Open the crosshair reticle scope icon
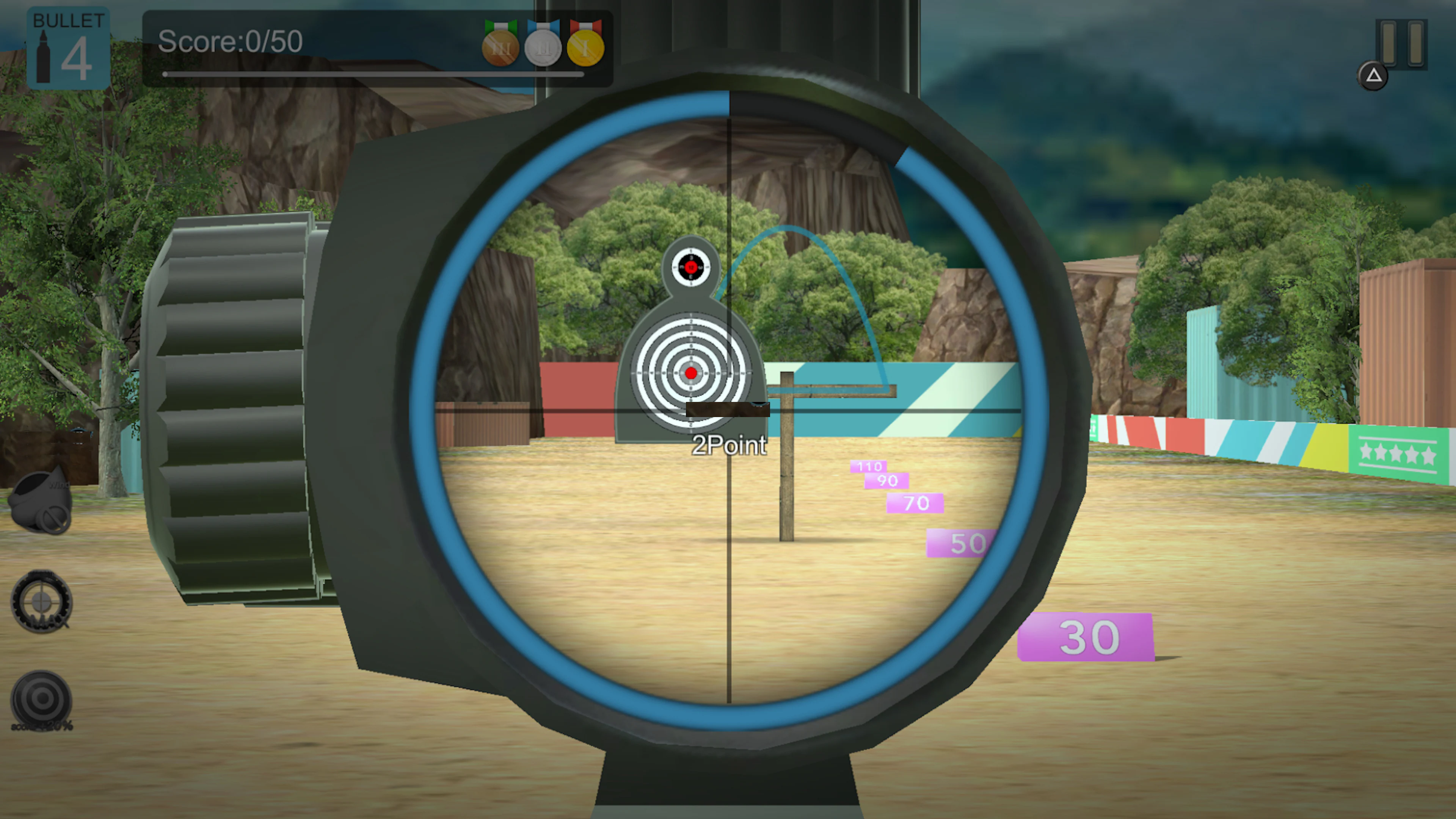This screenshot has height=819, width=1456. (x=41, y=602)
